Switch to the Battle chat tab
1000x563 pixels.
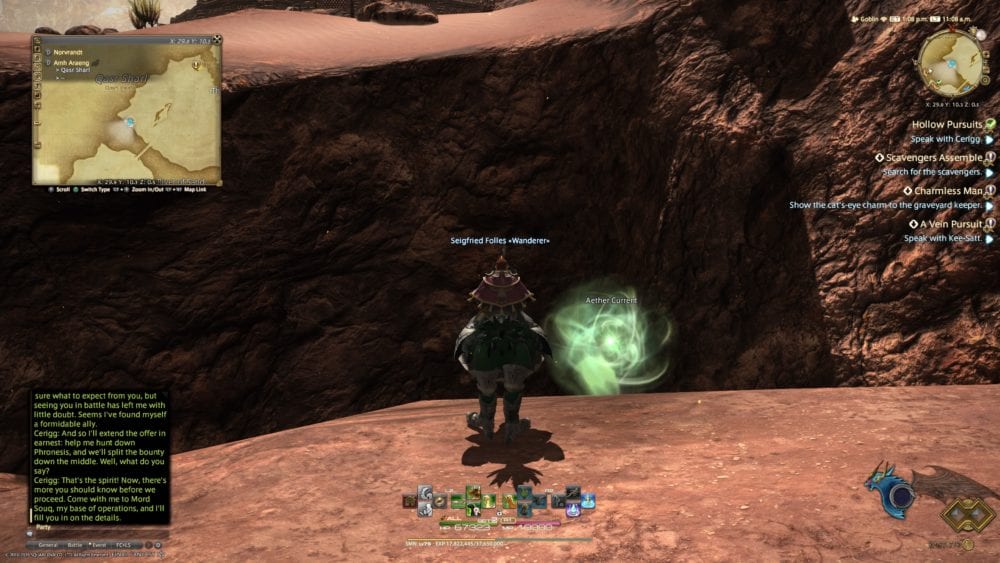75,545
